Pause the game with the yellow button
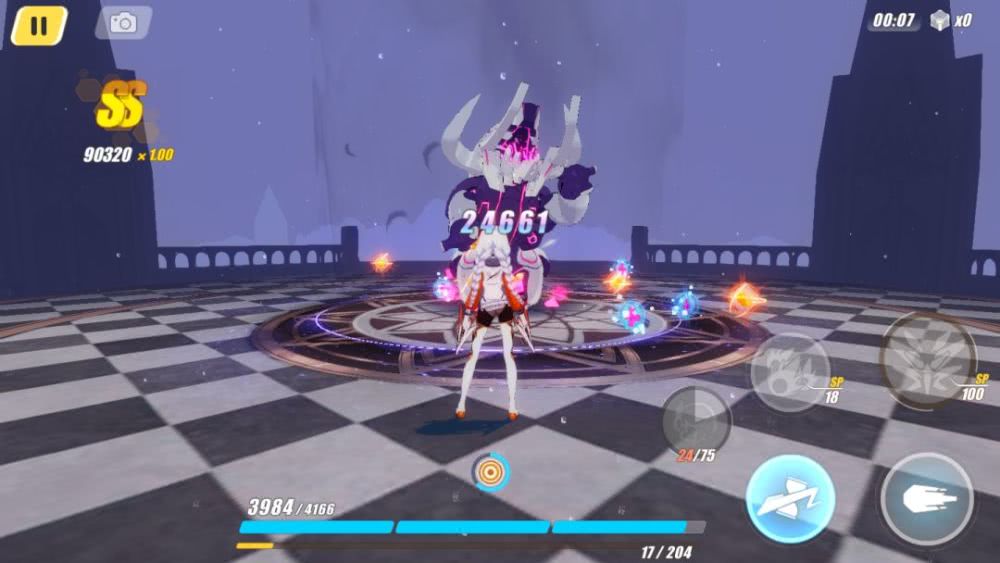 [x=38, y=25]
